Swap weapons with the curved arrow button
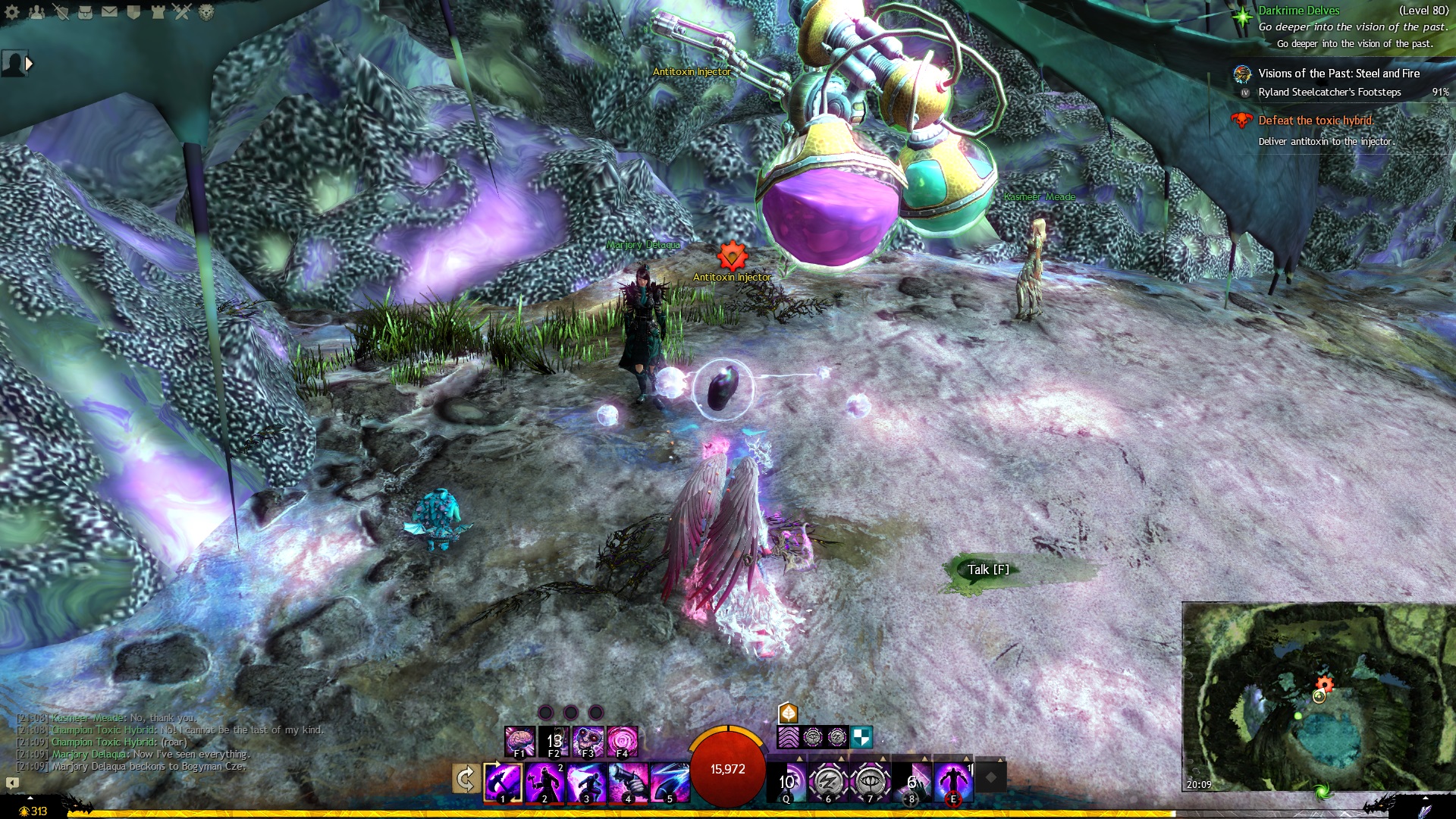 click(465, 779)
